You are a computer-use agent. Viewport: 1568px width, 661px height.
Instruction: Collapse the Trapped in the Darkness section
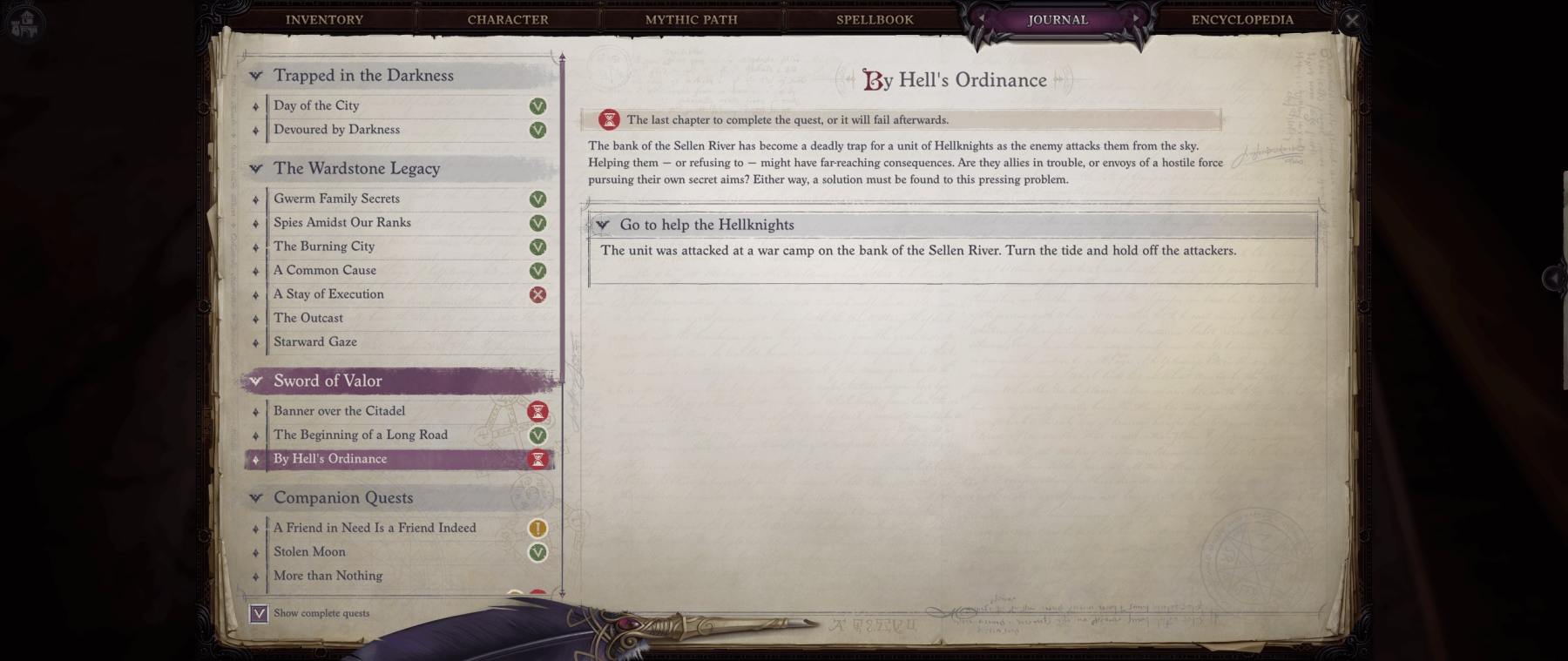(256, 76)
